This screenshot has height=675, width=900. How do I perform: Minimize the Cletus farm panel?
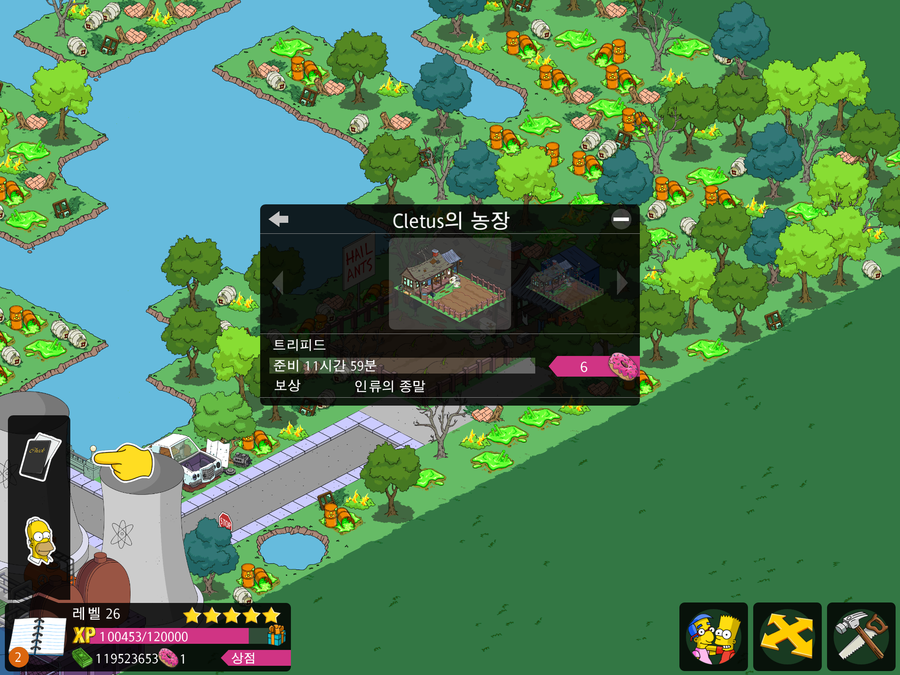[621, 220]
